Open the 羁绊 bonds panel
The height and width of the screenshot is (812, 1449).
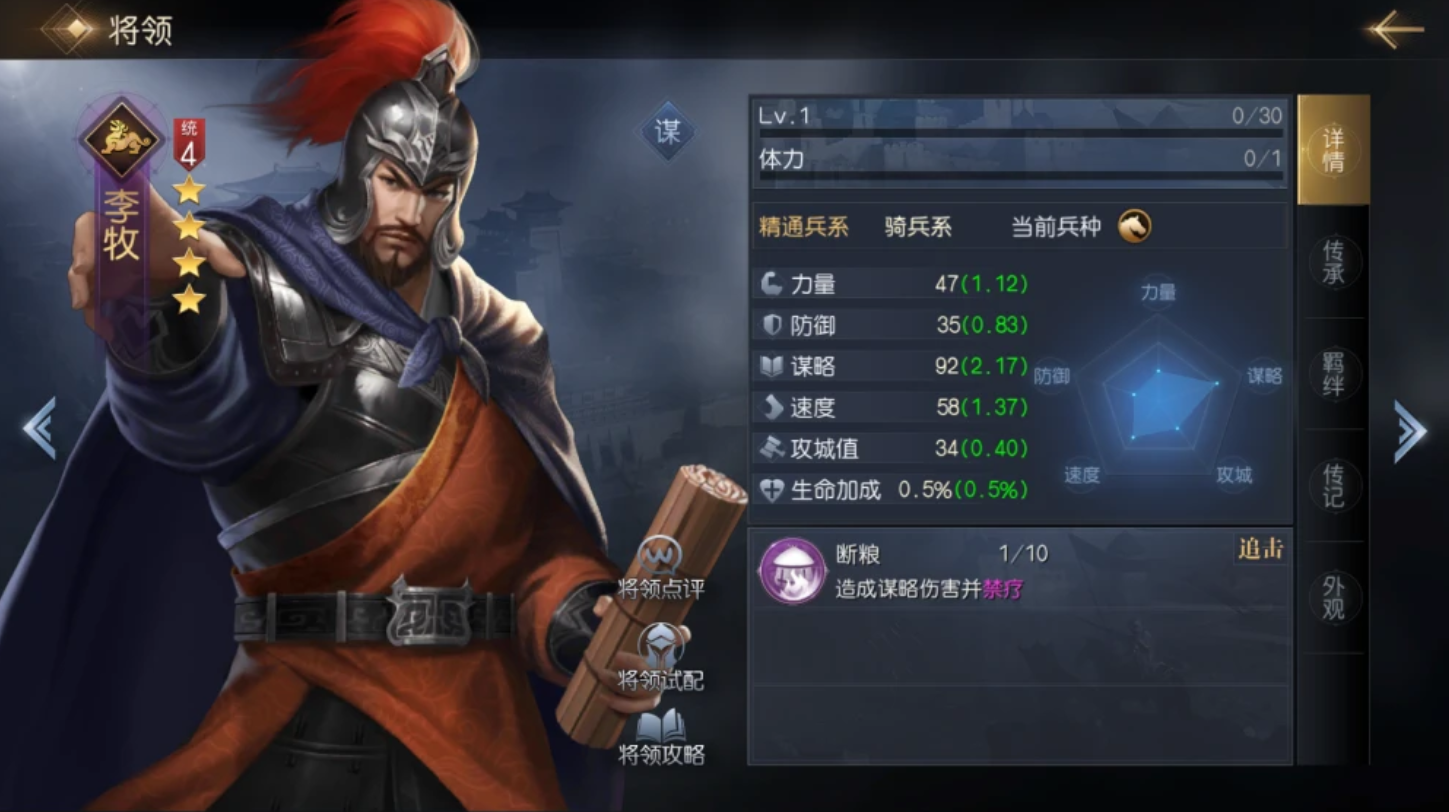click(1333, 375)
